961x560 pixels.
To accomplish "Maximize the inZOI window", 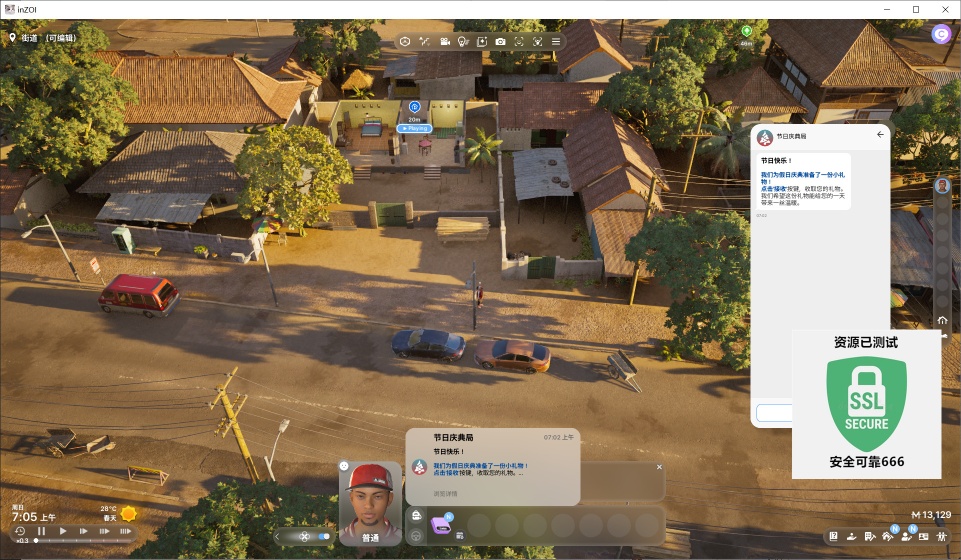I will [915, 9].
